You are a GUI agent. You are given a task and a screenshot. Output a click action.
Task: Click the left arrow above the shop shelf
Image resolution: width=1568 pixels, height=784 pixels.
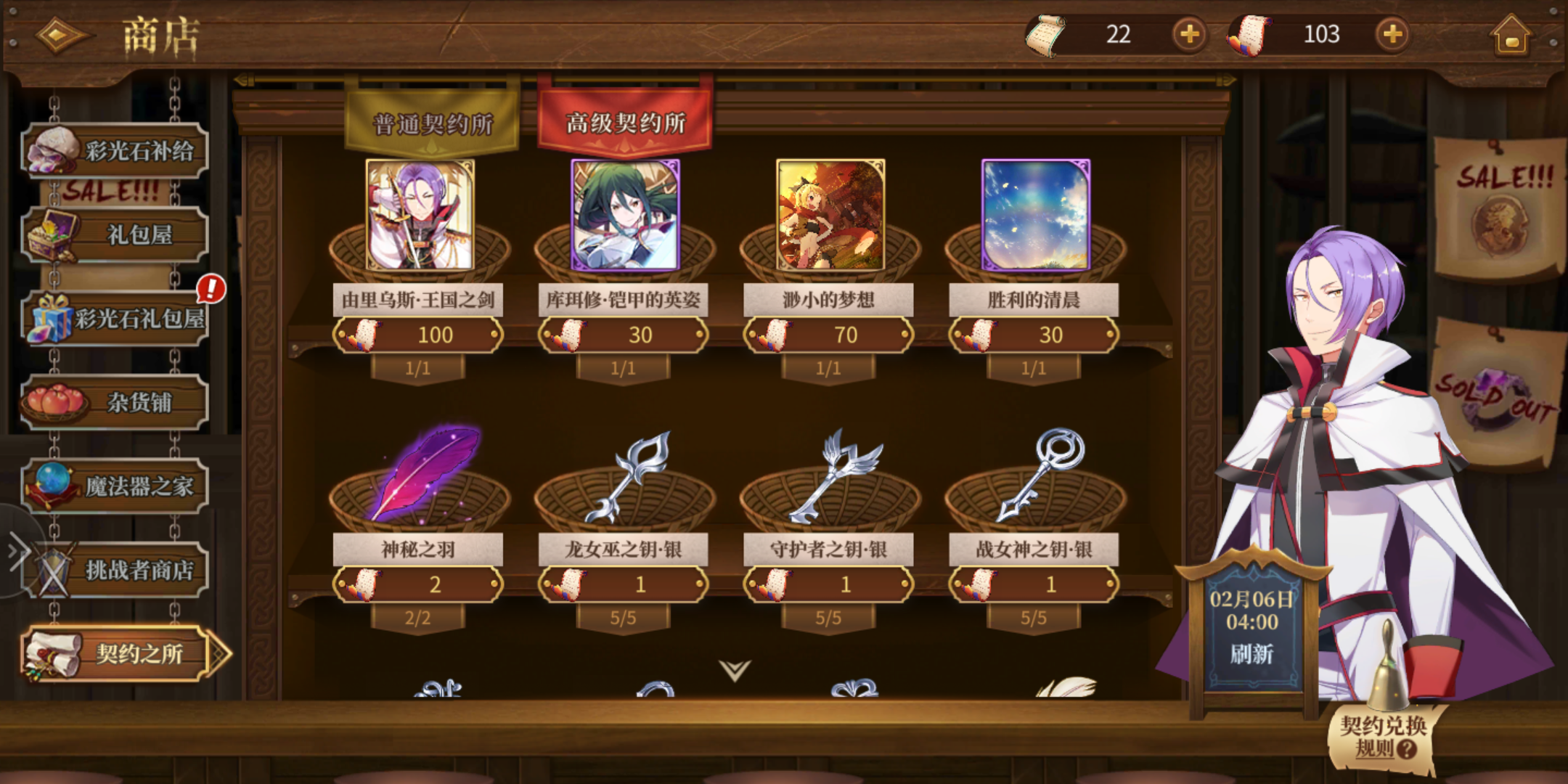click(242, 78)
